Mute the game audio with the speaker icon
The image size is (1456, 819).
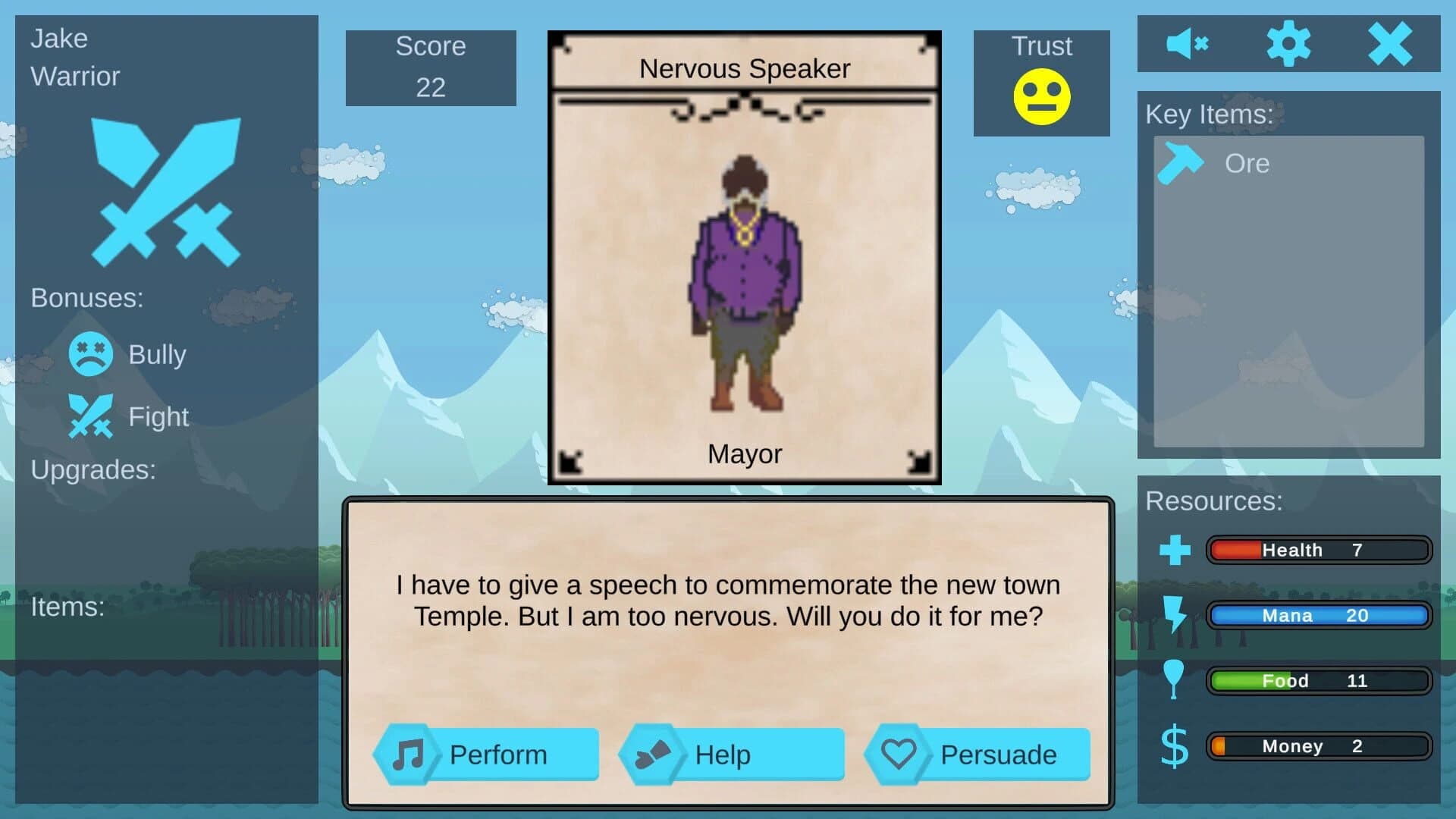pos(1188,43)
